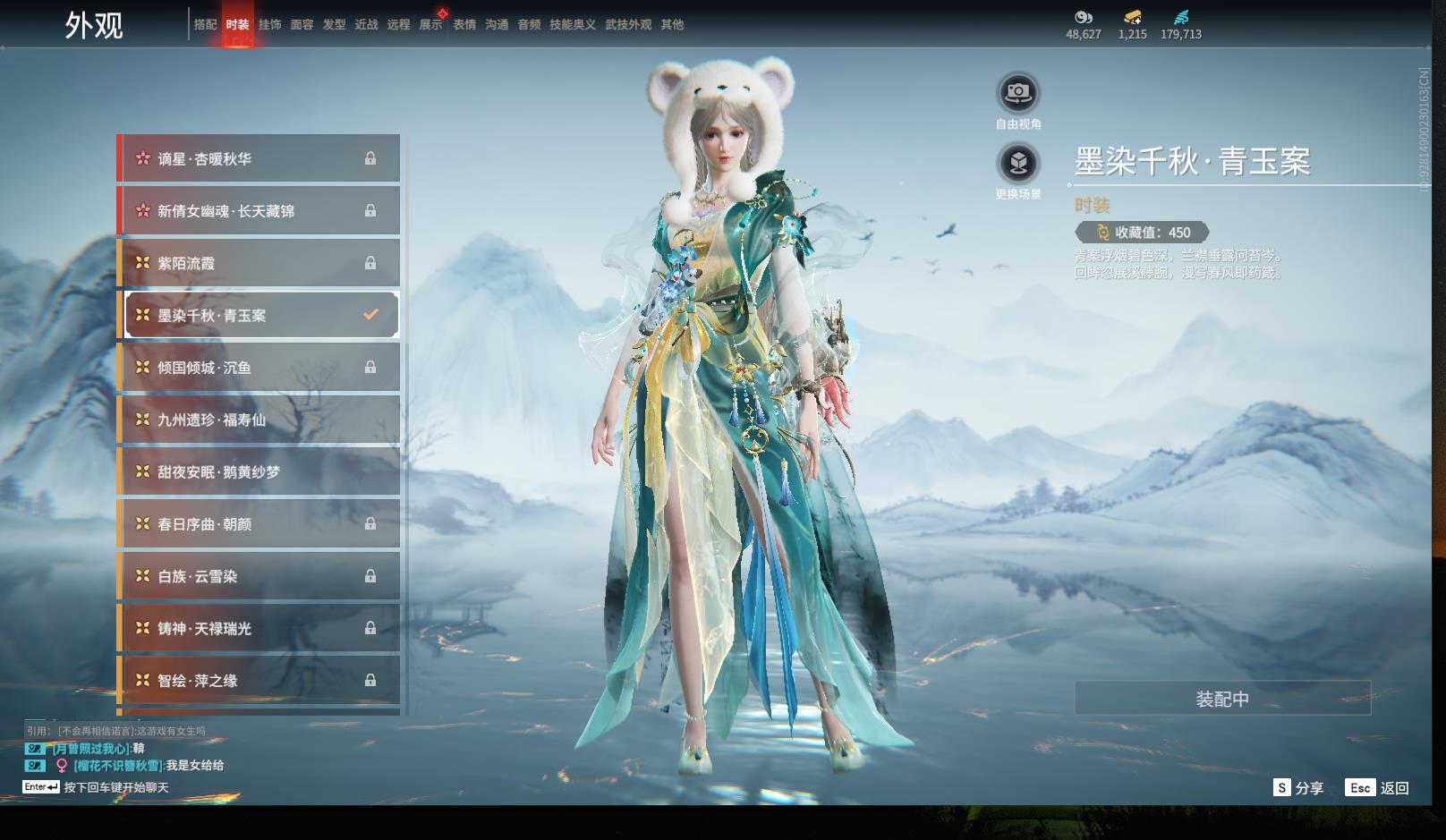Select outfit 摘星·杏暖秋华
This screenshot has width=1446, height=840.
(259, 158)
